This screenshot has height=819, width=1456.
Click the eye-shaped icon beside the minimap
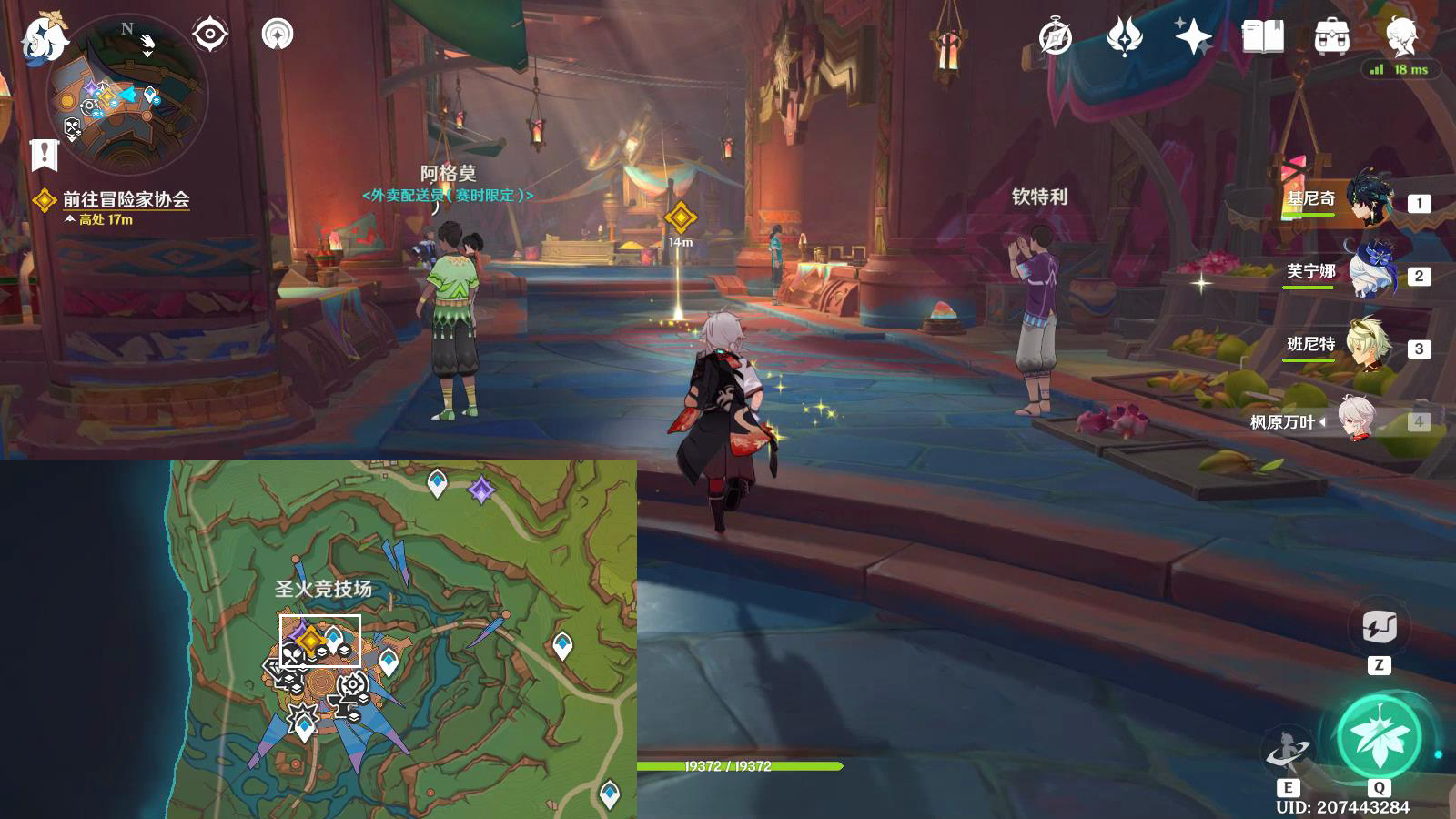pos(210,35)
